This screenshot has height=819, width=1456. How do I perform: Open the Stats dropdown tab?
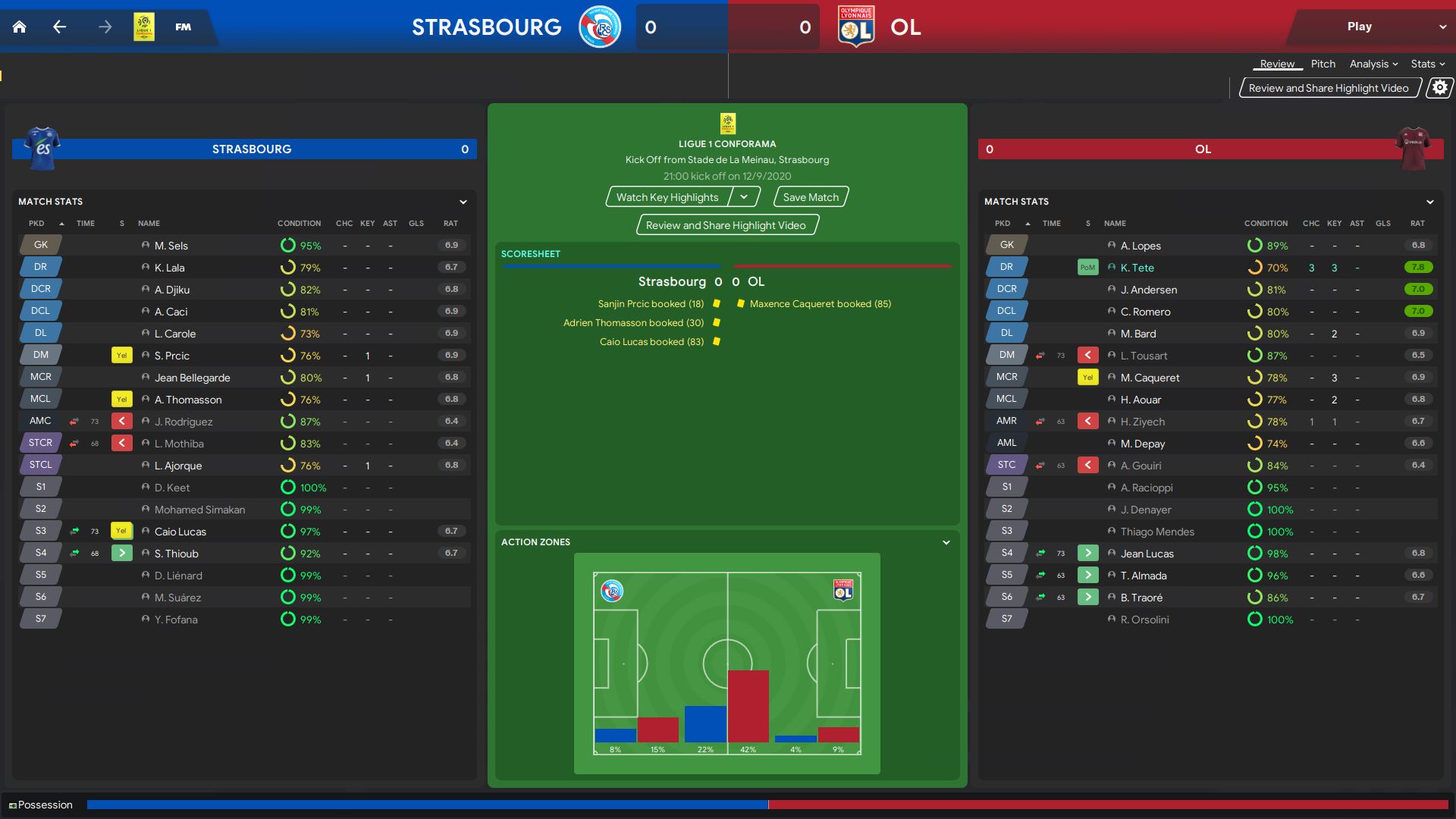pyautogui.click(x=1427, y=64)
